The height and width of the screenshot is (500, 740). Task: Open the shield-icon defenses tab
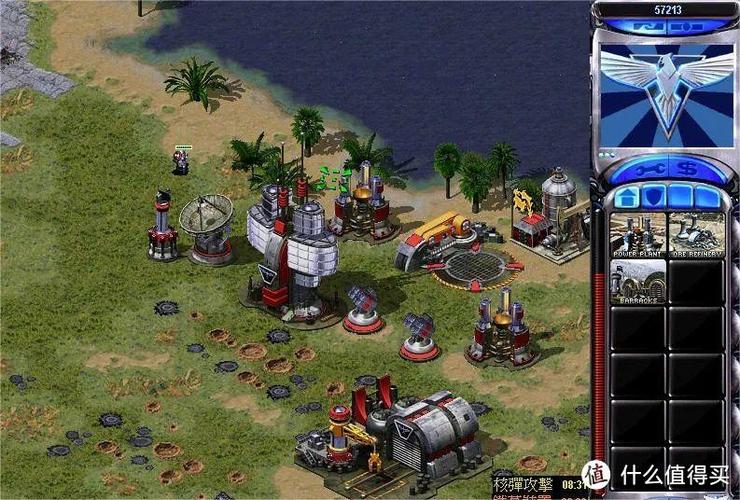(x=652, y=196)
